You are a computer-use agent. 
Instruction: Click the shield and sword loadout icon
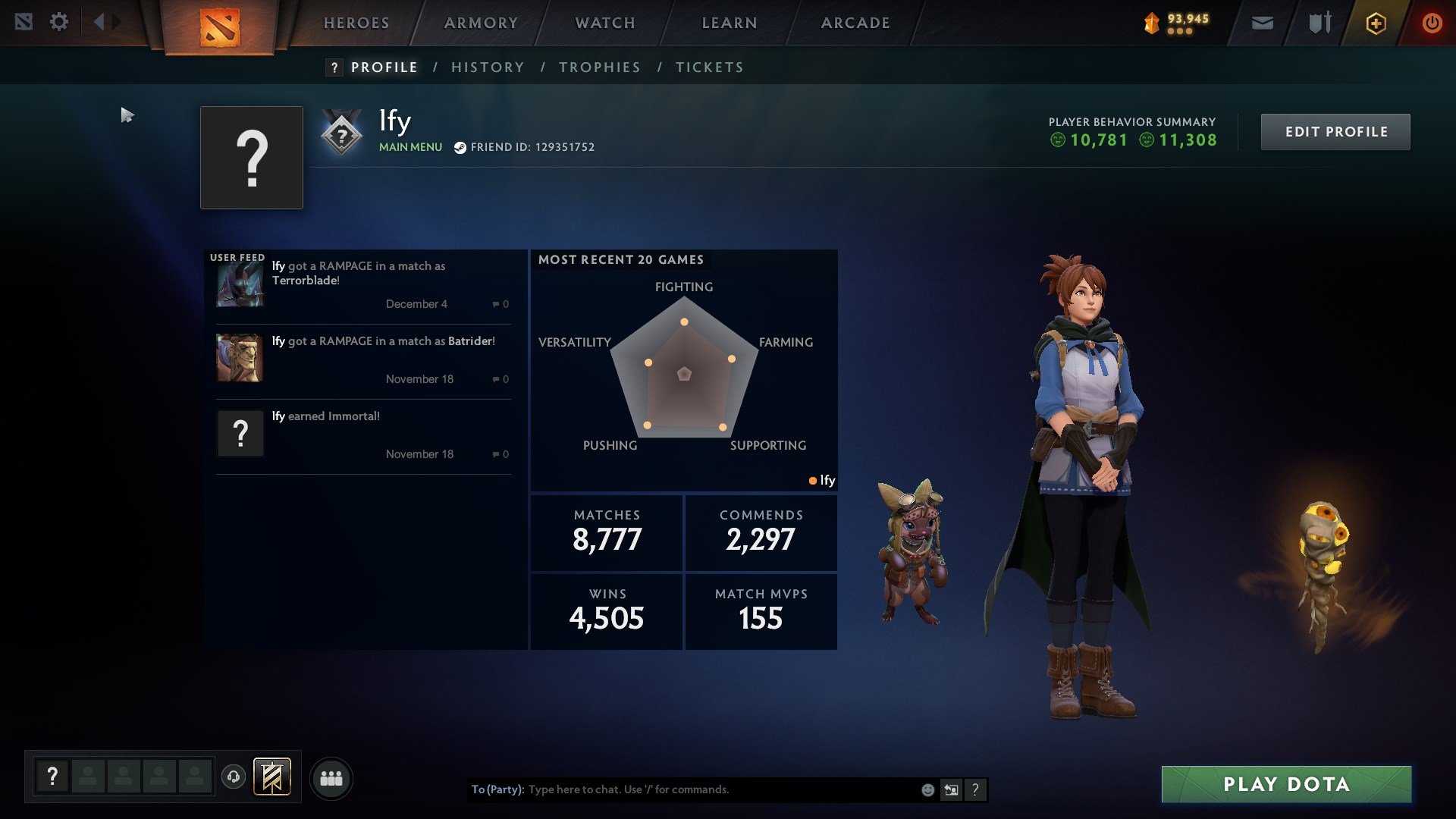tap(1318, 23)
